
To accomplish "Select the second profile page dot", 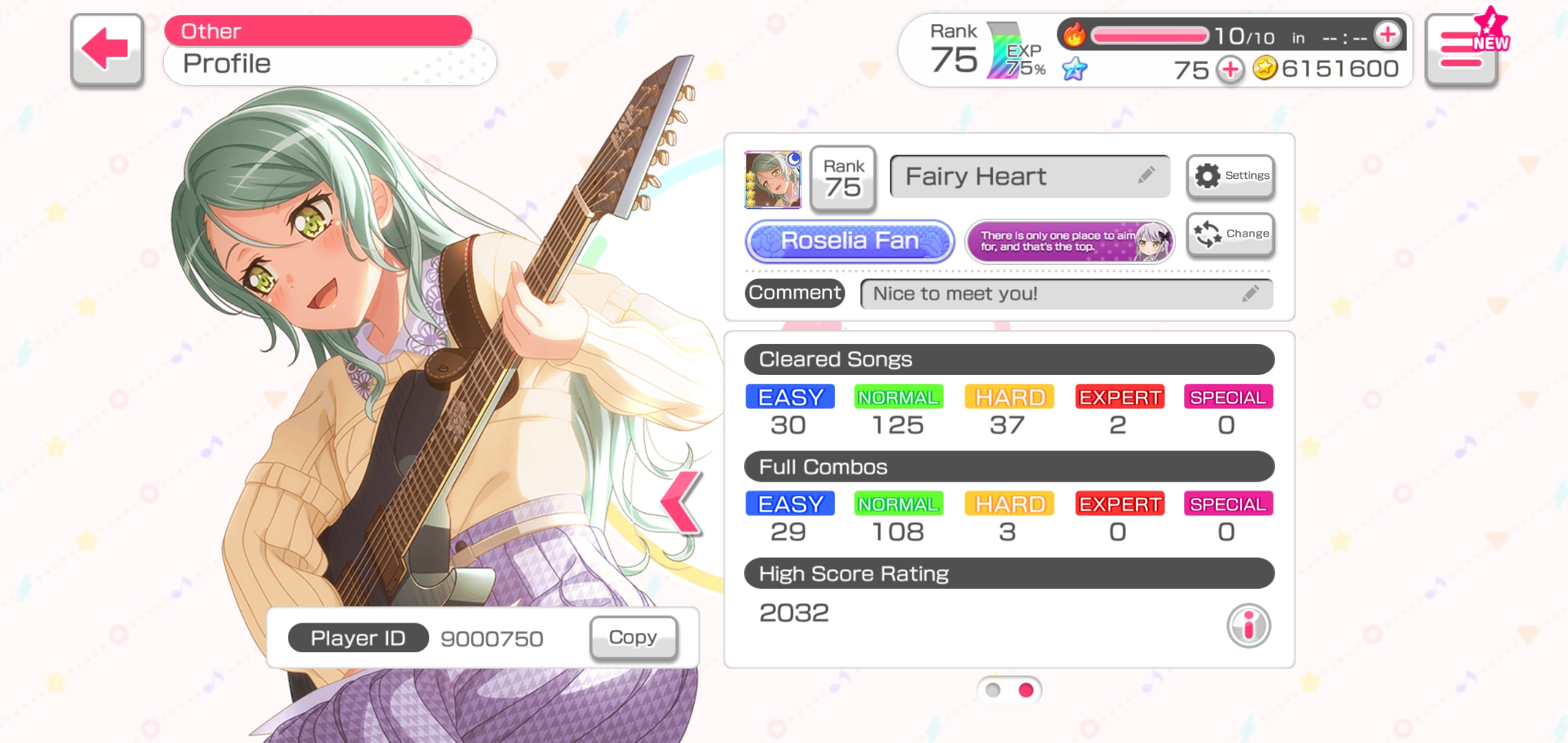I will pos(1026,690).
